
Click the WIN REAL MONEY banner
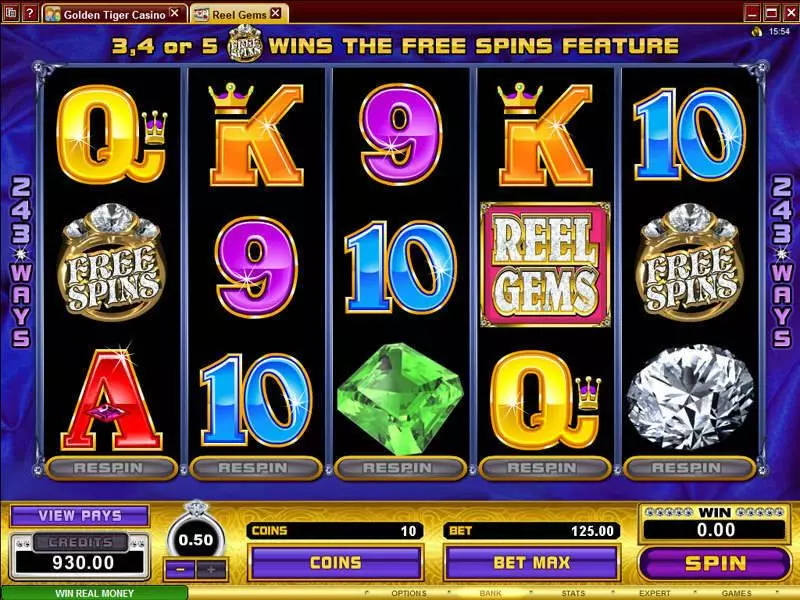(93, 593)
